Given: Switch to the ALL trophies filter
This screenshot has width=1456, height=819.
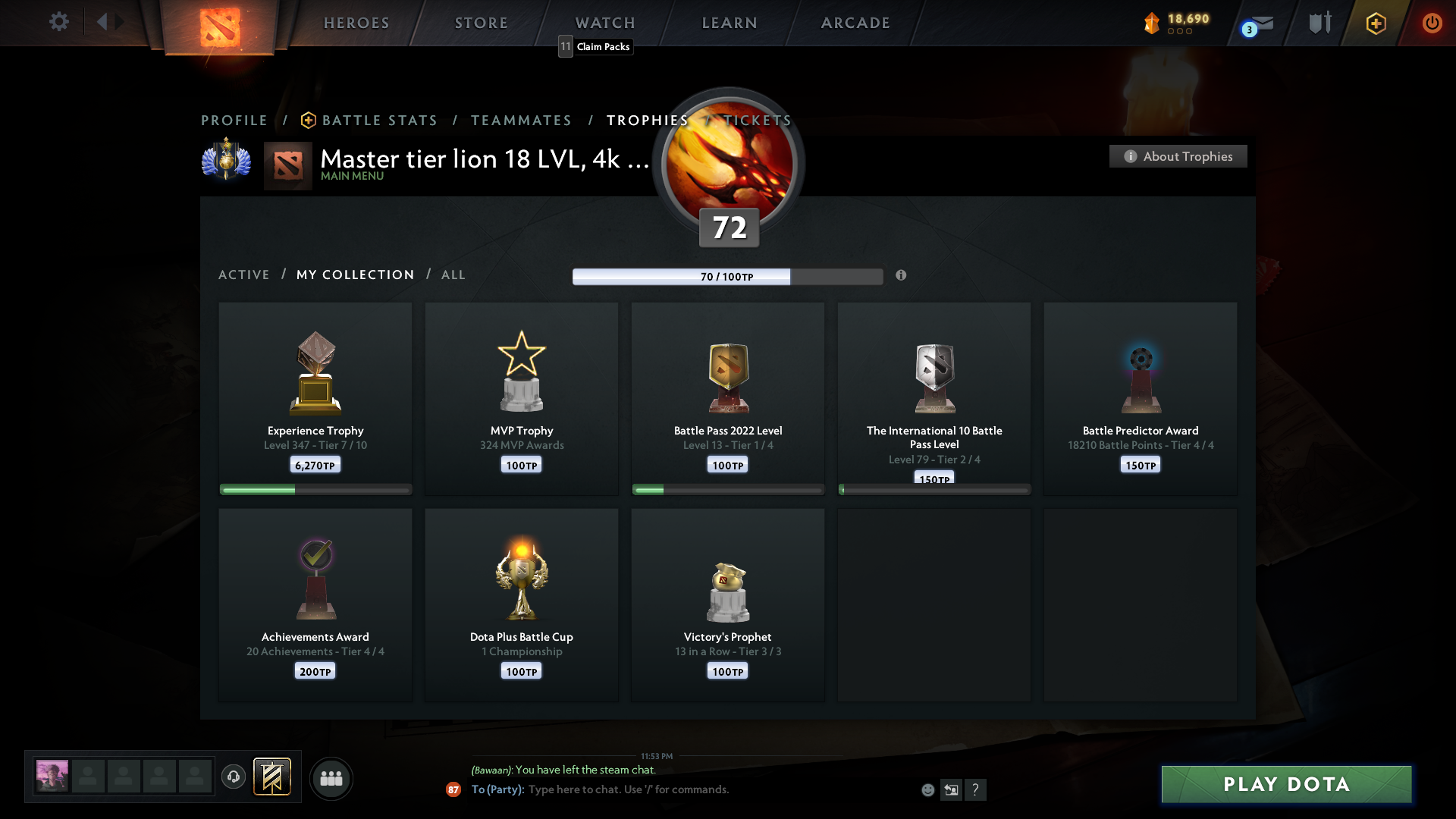Looking at the screenshot, I should click(453, 275).
